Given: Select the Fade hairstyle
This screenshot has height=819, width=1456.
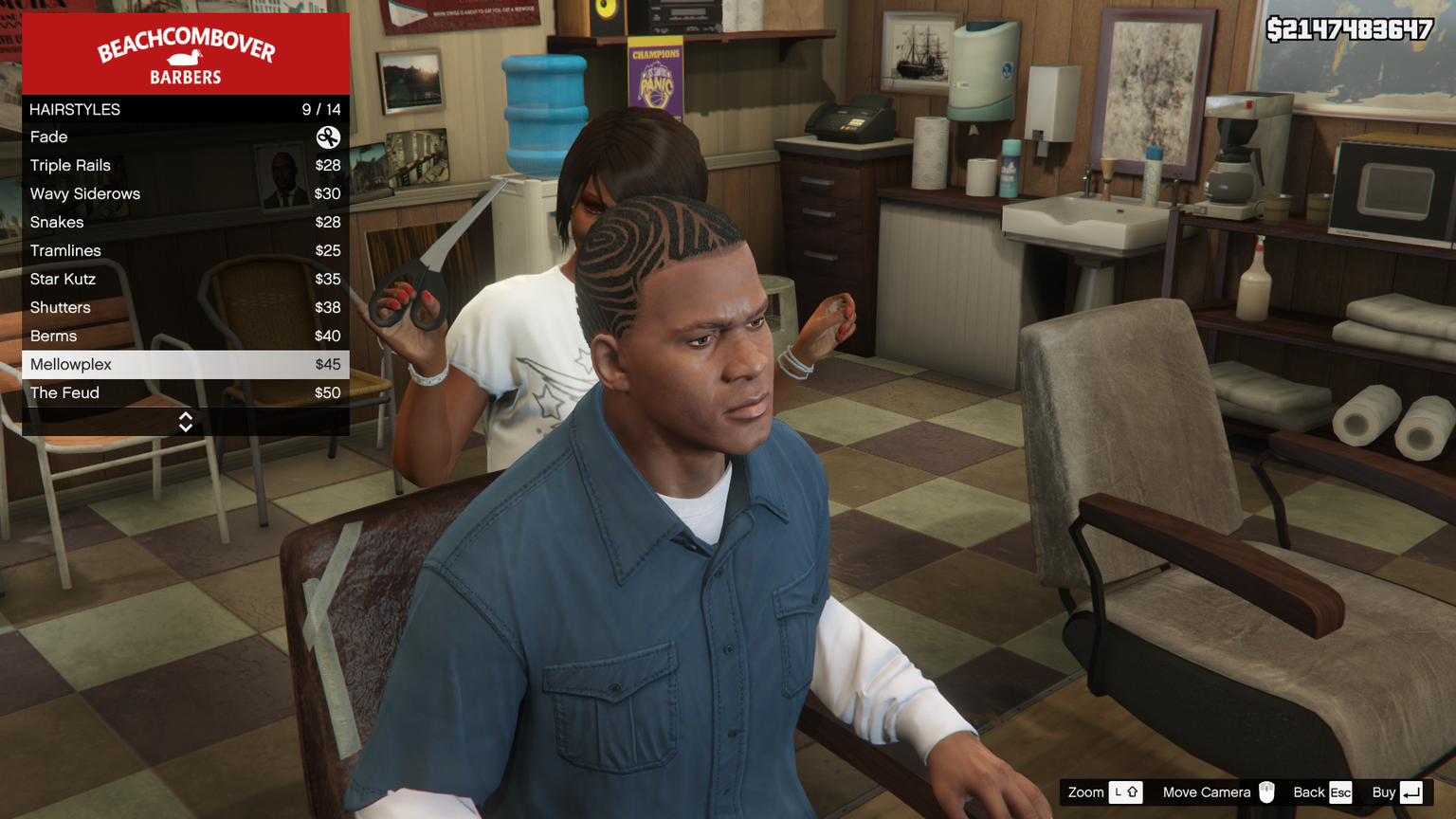Looking at the screenshot, I should click(185, 137).
